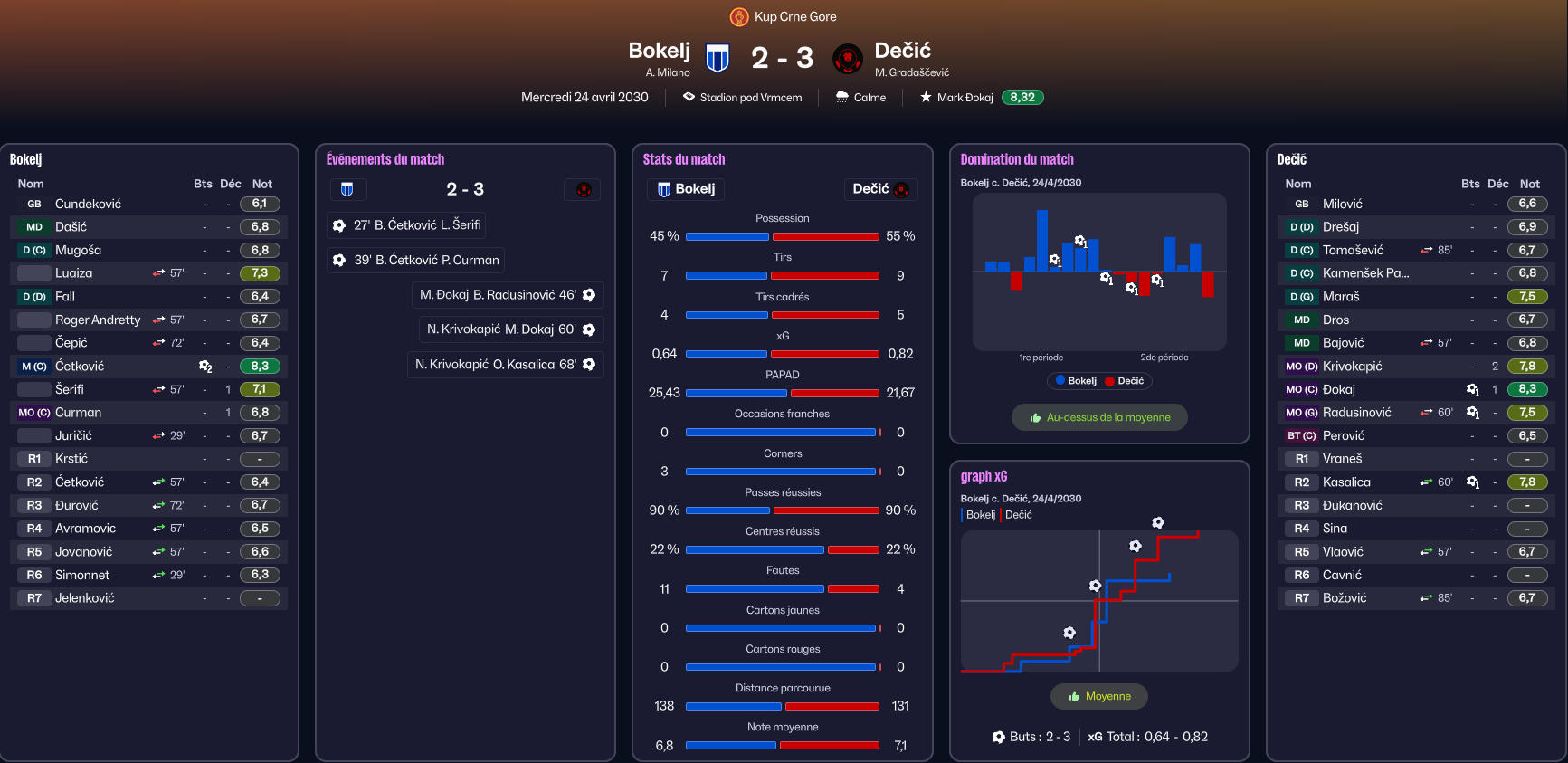Open Roger Andretty's player row
The height and width of the screenshot is (763, 1568).
(x=98, y=320)
